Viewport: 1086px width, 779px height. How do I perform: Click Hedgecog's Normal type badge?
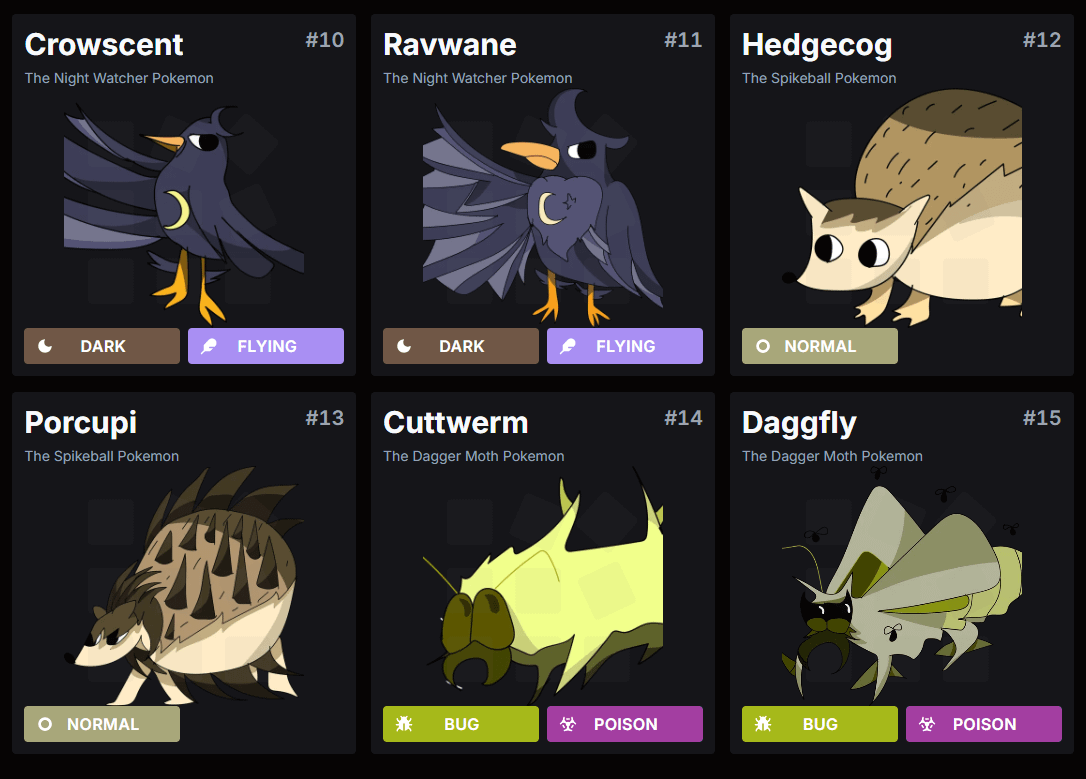[820, 346]
